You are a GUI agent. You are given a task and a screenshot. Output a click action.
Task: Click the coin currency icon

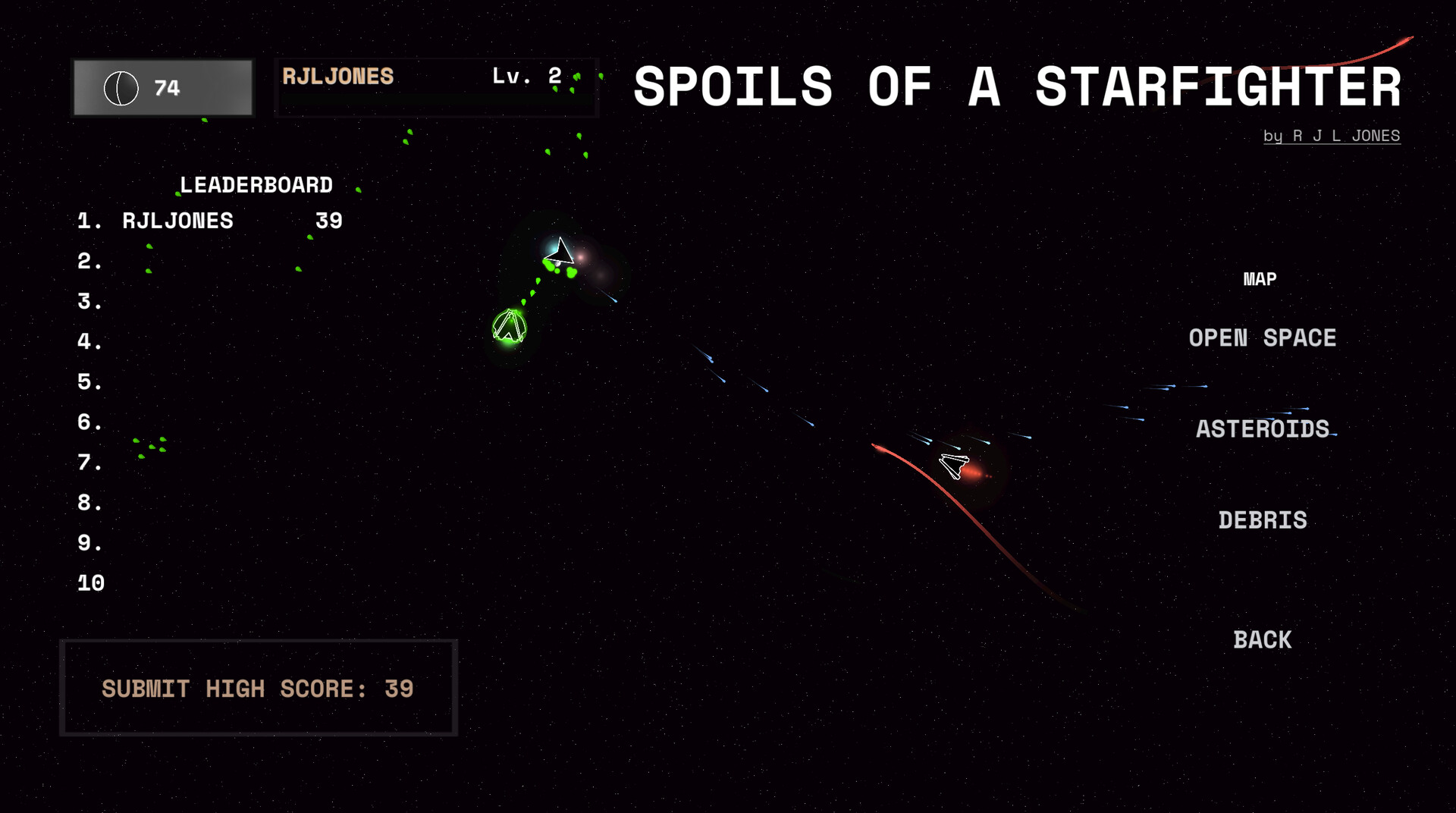(x=121, y=87)
